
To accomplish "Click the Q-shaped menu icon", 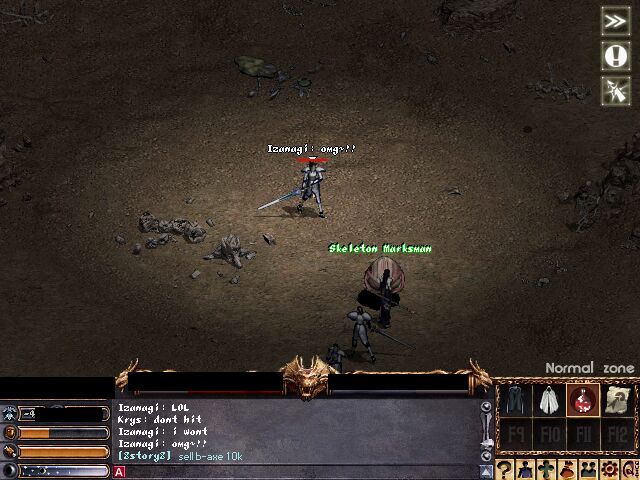I will coord(629,469).
